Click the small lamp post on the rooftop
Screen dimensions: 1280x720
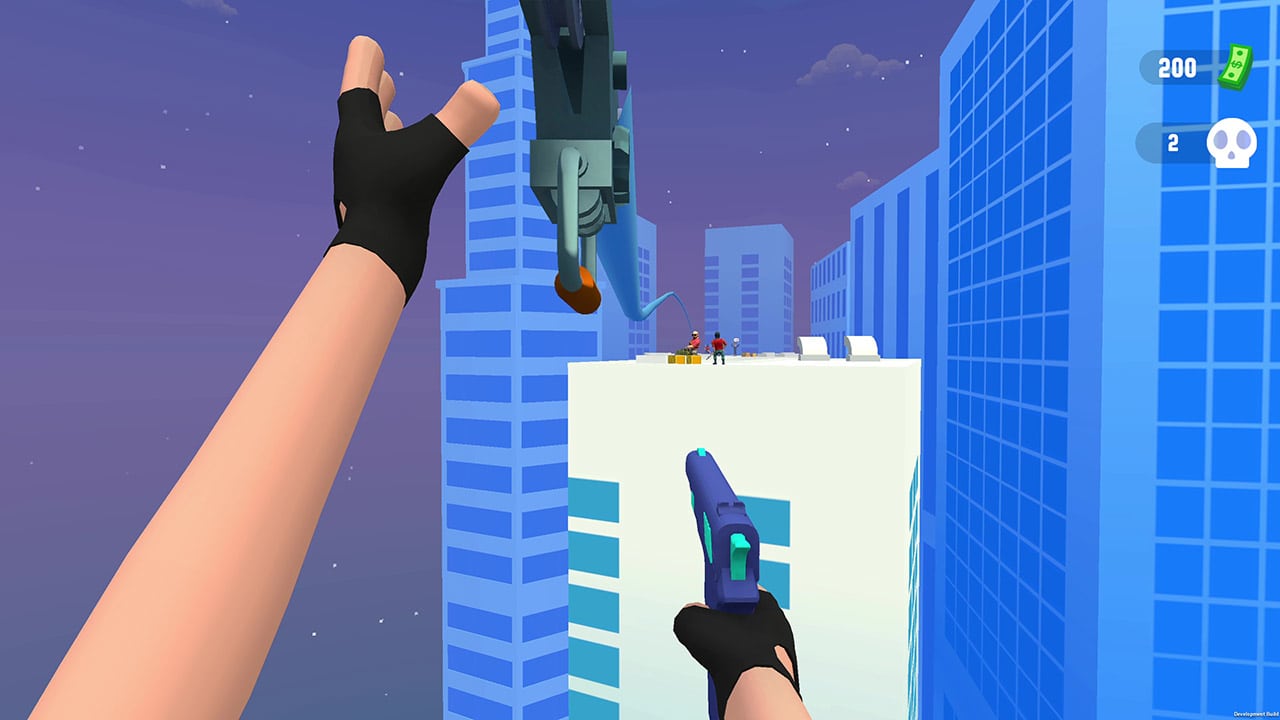click(x=736, y=343)
